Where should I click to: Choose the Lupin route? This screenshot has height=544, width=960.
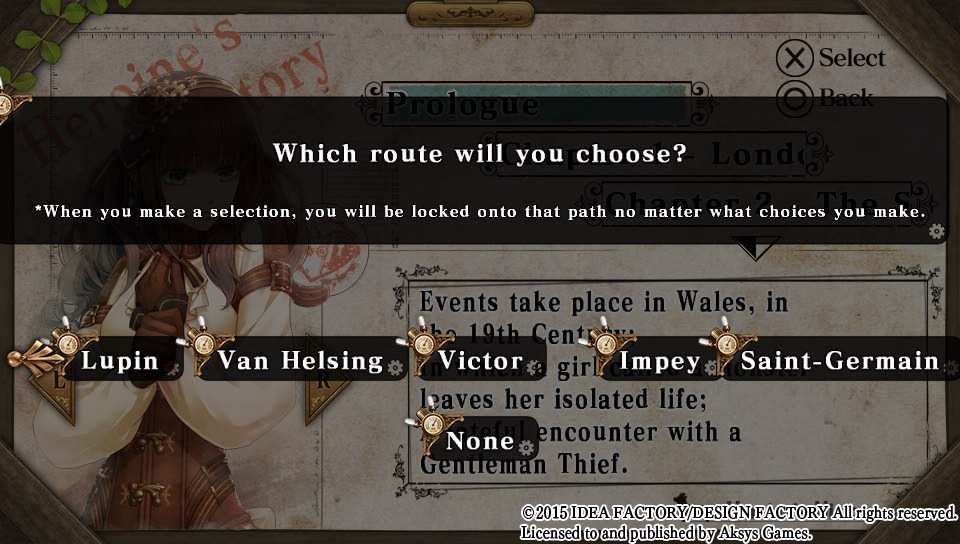119,360
